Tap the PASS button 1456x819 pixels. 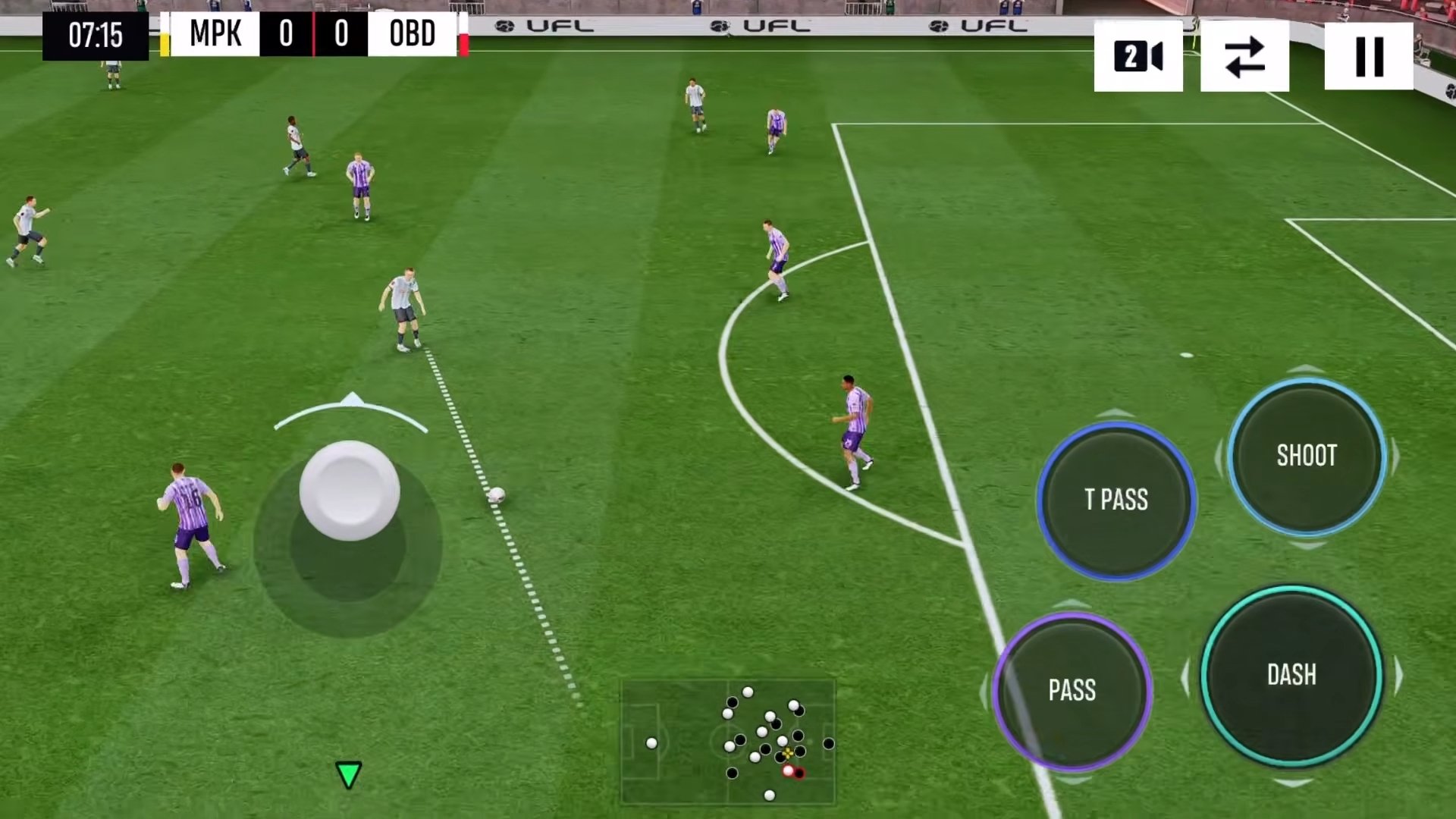coord(1072,690)
